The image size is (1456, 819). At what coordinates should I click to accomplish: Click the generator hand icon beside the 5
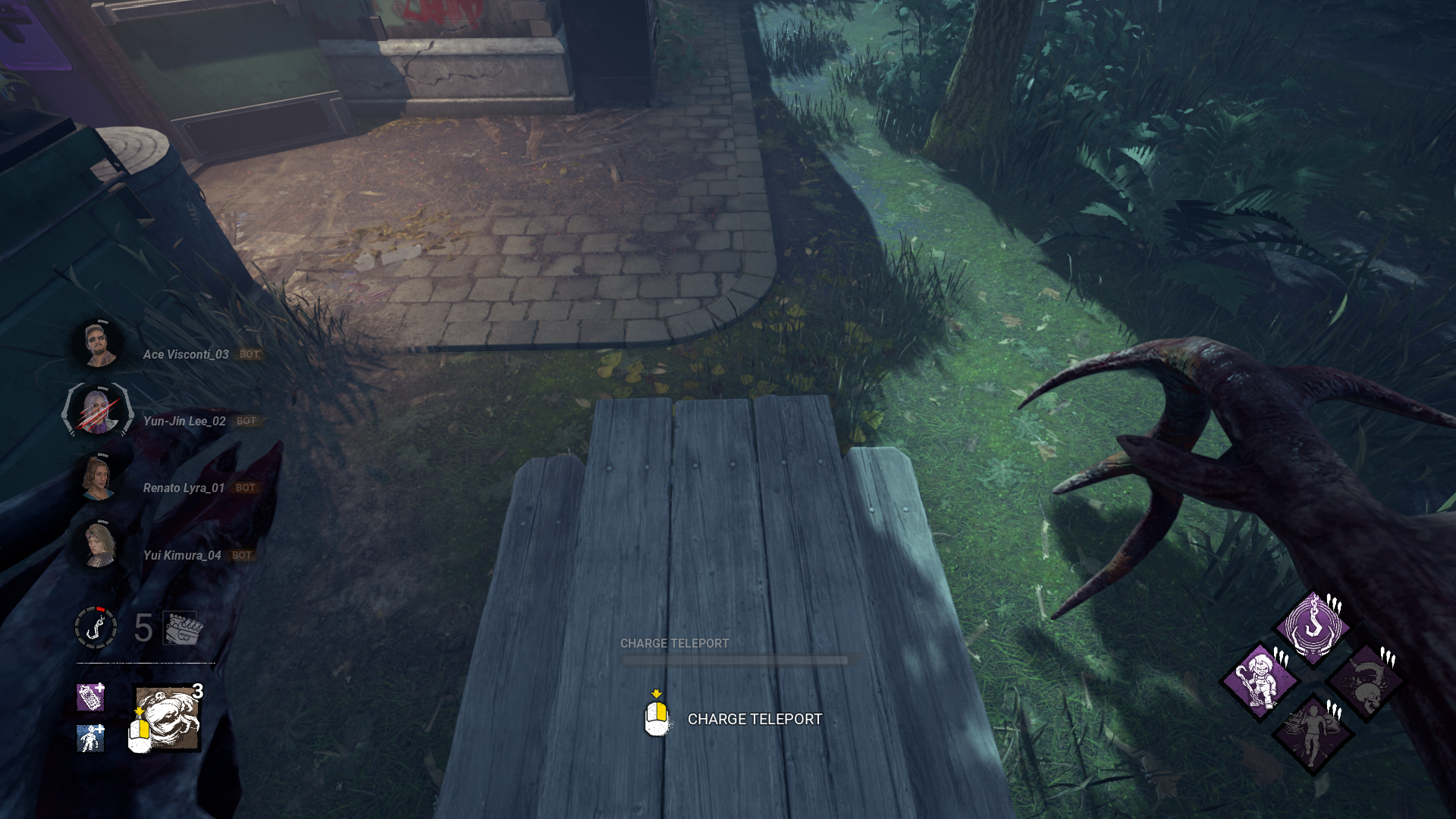point(180,629)
